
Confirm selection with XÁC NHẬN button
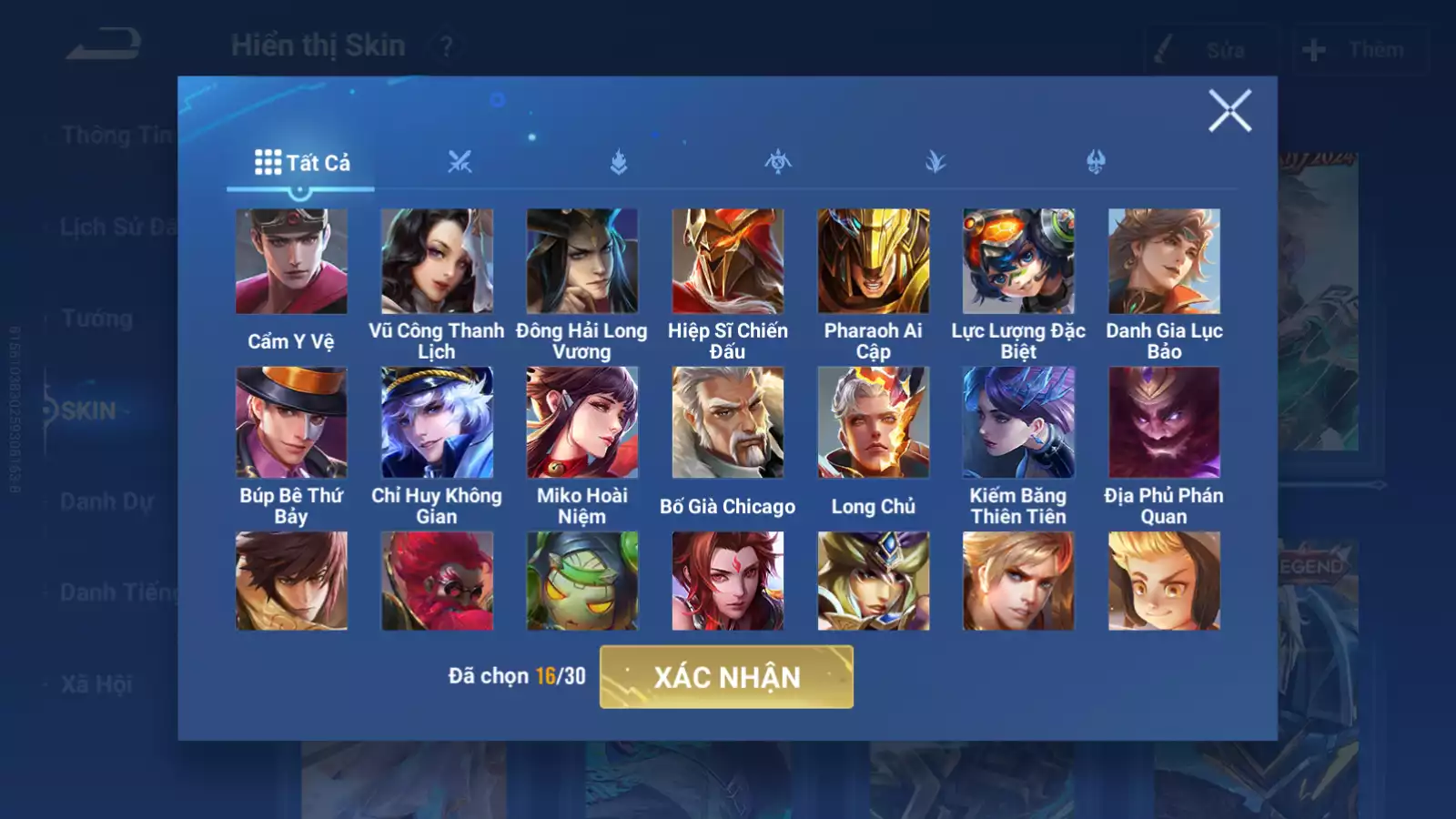click(x=726, y=677)
